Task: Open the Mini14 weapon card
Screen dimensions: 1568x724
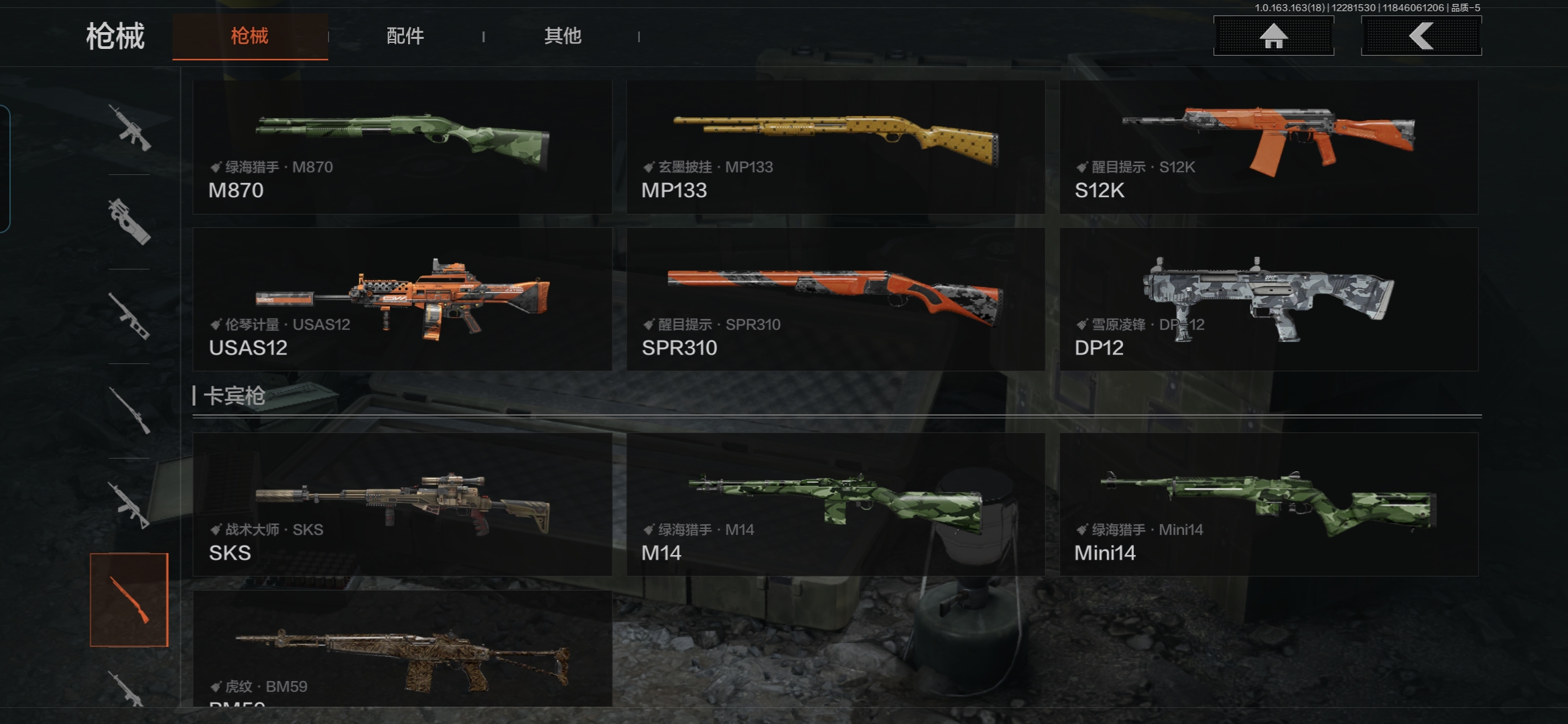Action: pyautogui.click(x=1268, y=504)
